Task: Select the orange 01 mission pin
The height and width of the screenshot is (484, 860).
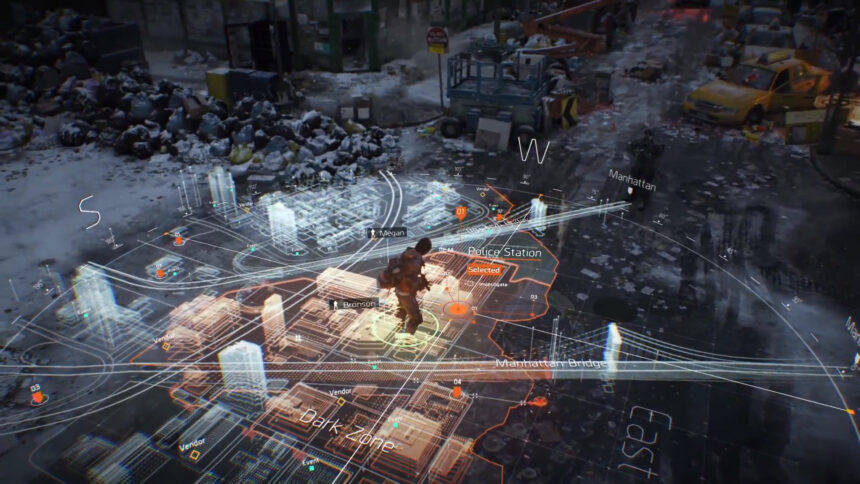Action: (x=461, y=213)
